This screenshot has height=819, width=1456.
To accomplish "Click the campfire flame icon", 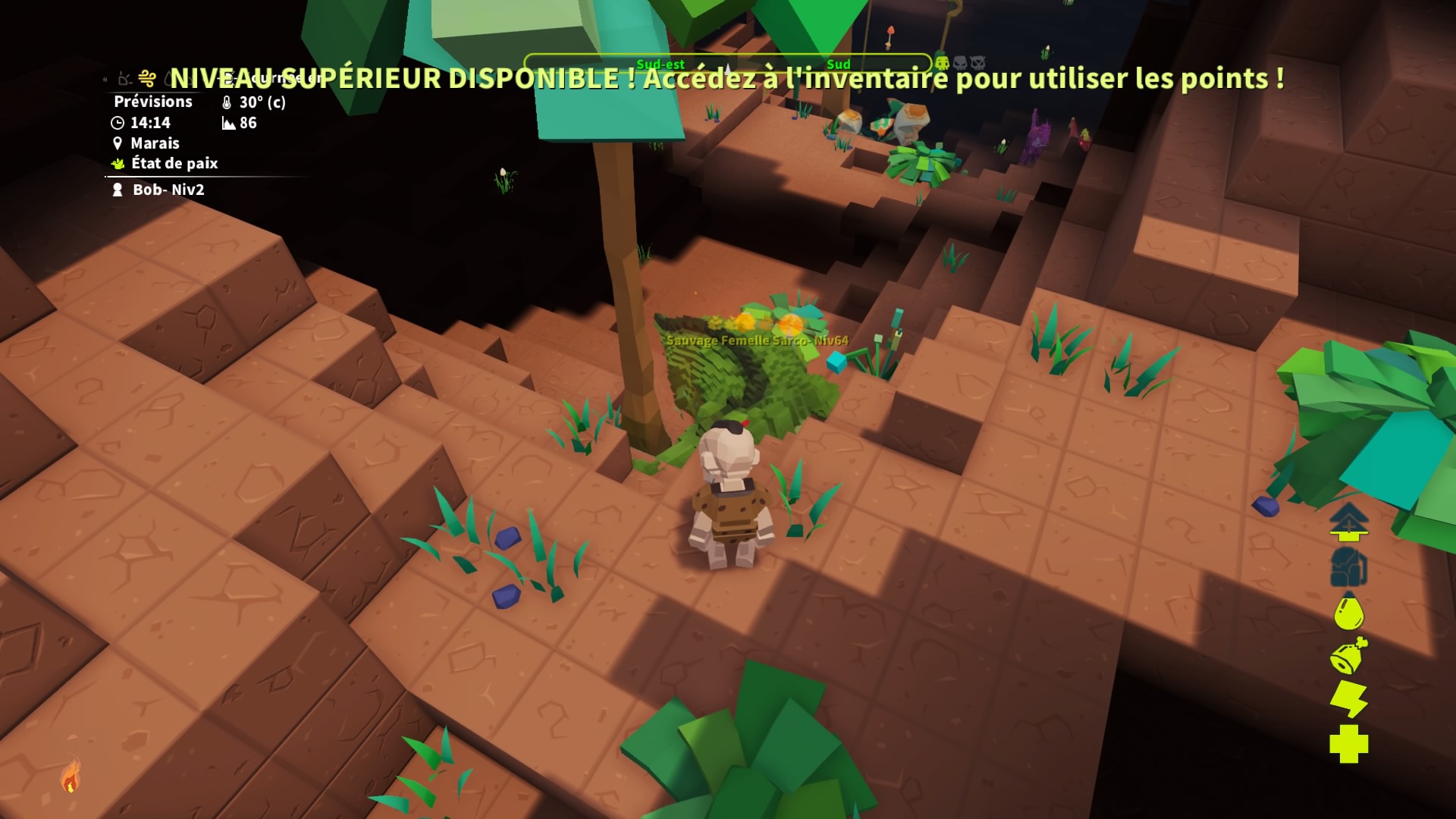I will (x=71, y=775).
